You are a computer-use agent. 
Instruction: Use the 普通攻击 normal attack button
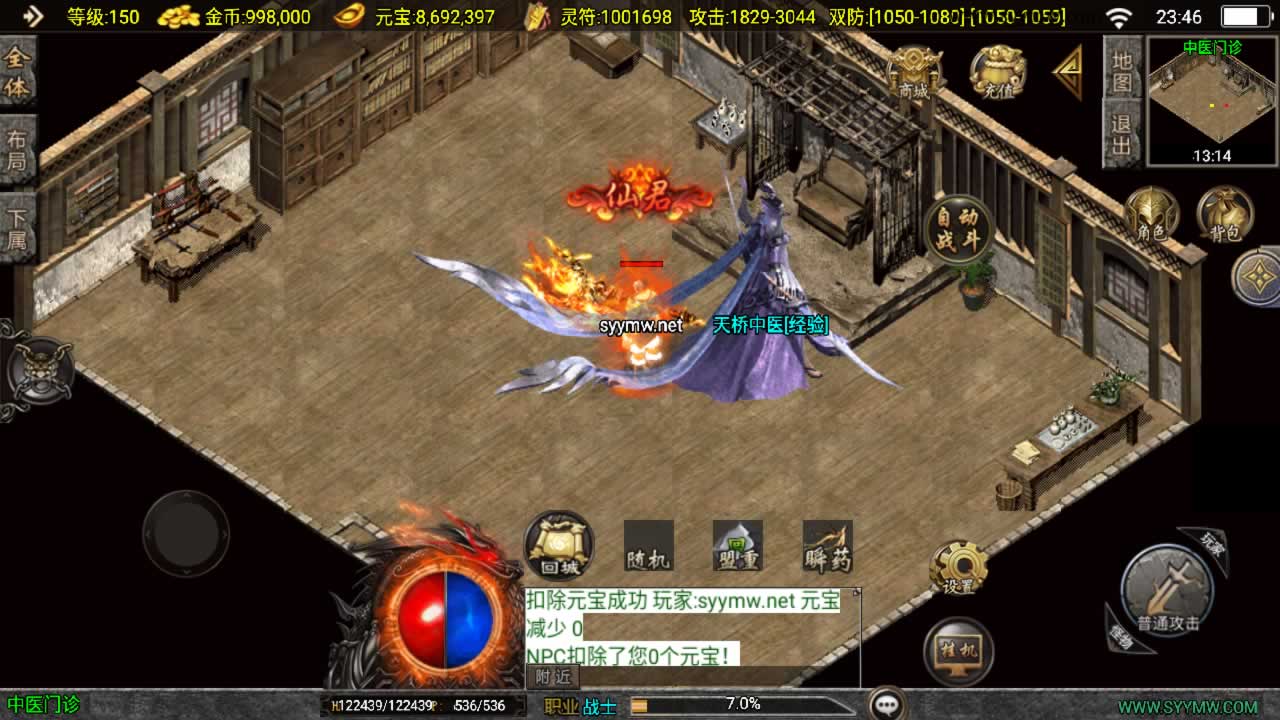point(1166,595)
